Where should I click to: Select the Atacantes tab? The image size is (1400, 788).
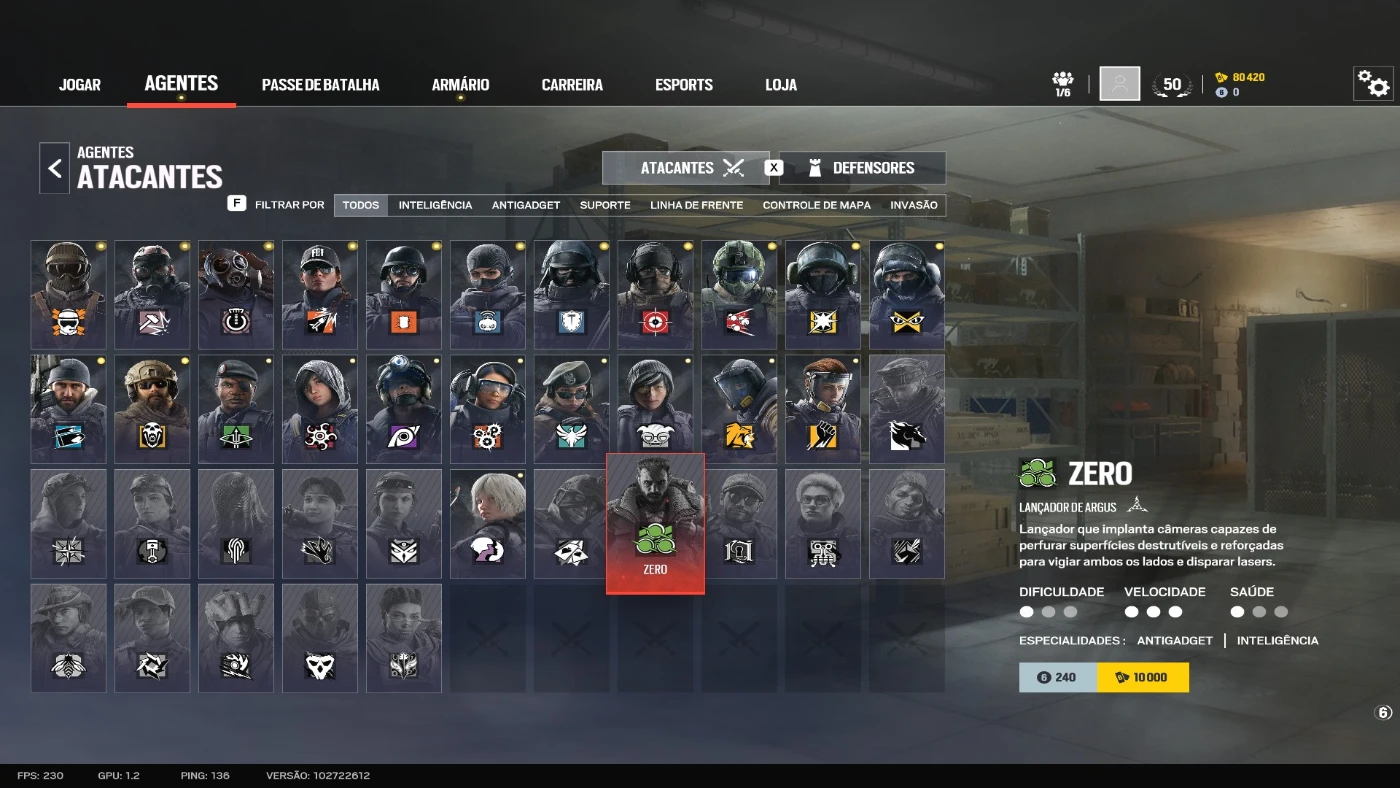pos(686,168)
